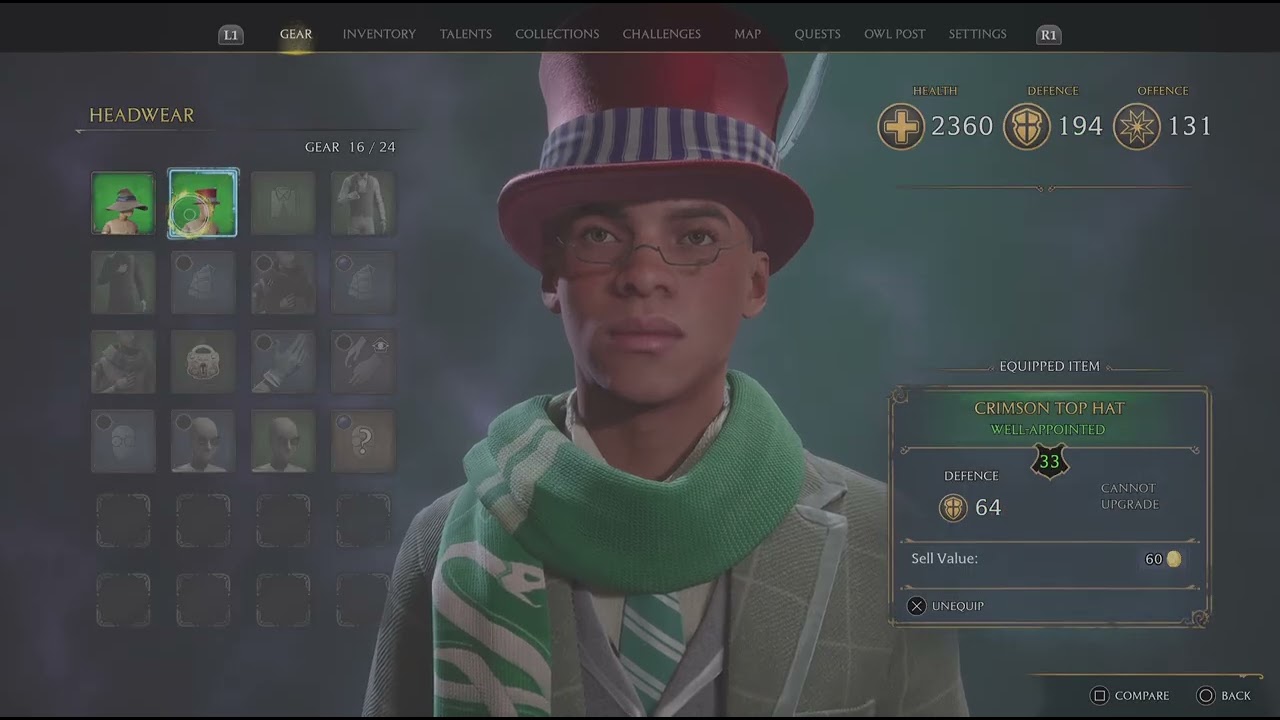Select the crimson top hat gear slot
The image size is (1280, 720).
coord(203,203)
